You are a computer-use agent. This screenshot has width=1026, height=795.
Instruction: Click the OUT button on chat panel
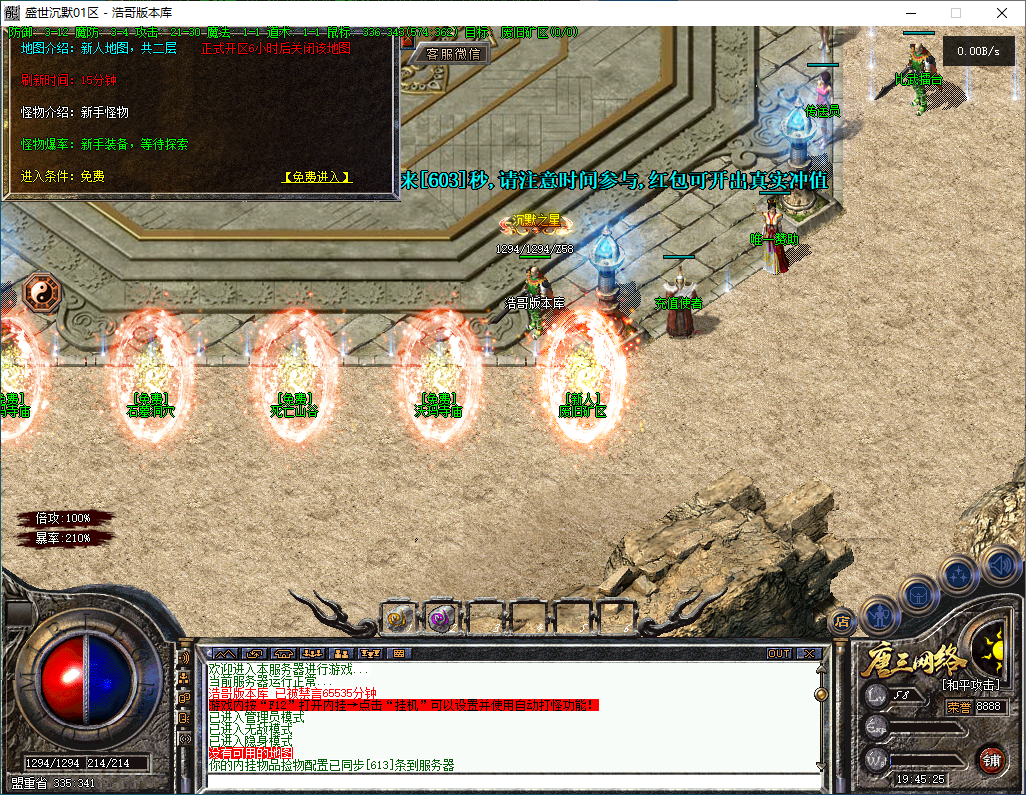point(779,653)
